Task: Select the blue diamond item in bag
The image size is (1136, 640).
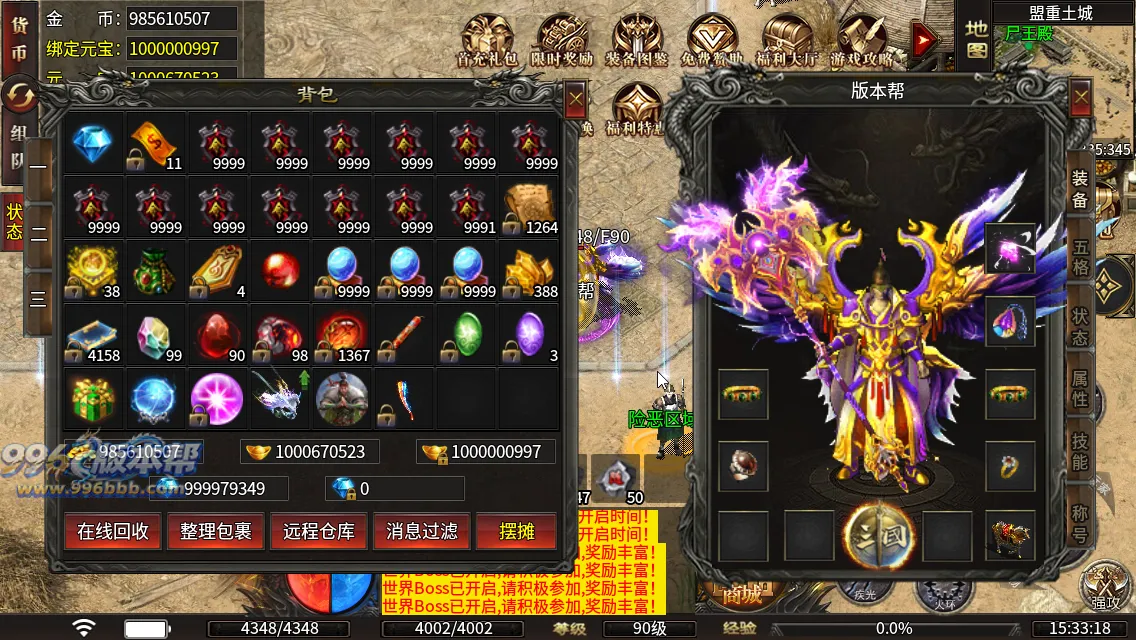Action: click(x=94, y=143)
